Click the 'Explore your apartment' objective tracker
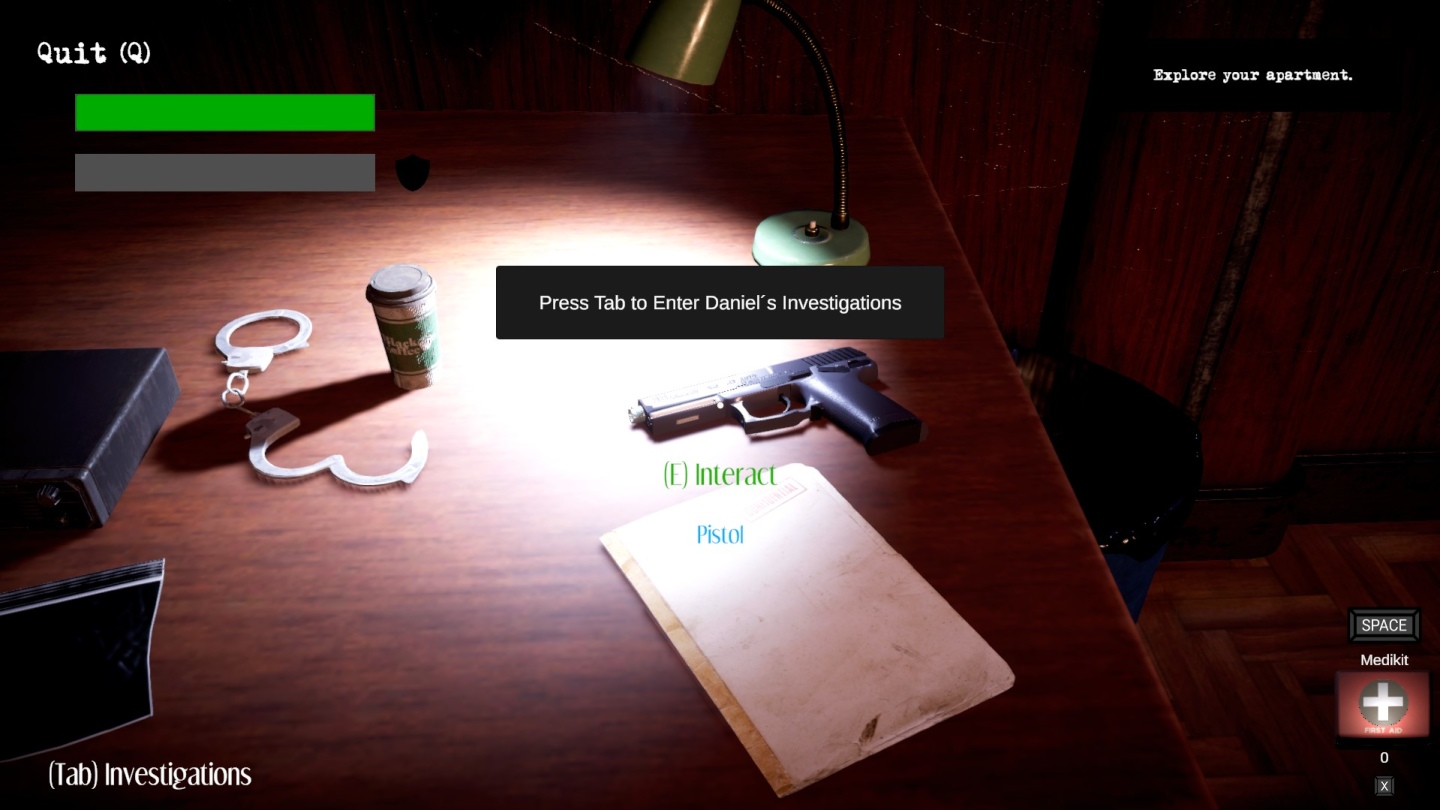 click(1252, 75)
